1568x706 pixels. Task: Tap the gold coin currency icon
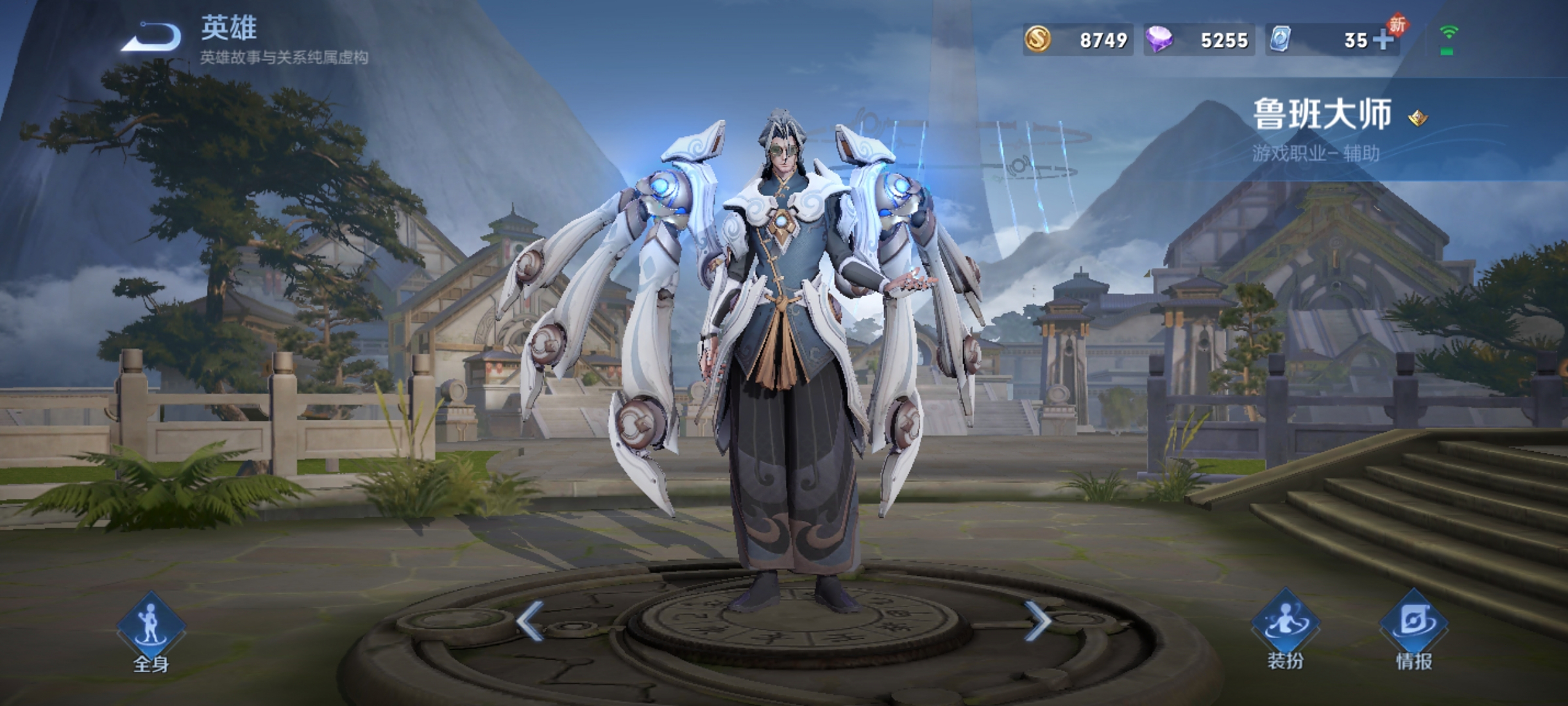coord(1037,40)
